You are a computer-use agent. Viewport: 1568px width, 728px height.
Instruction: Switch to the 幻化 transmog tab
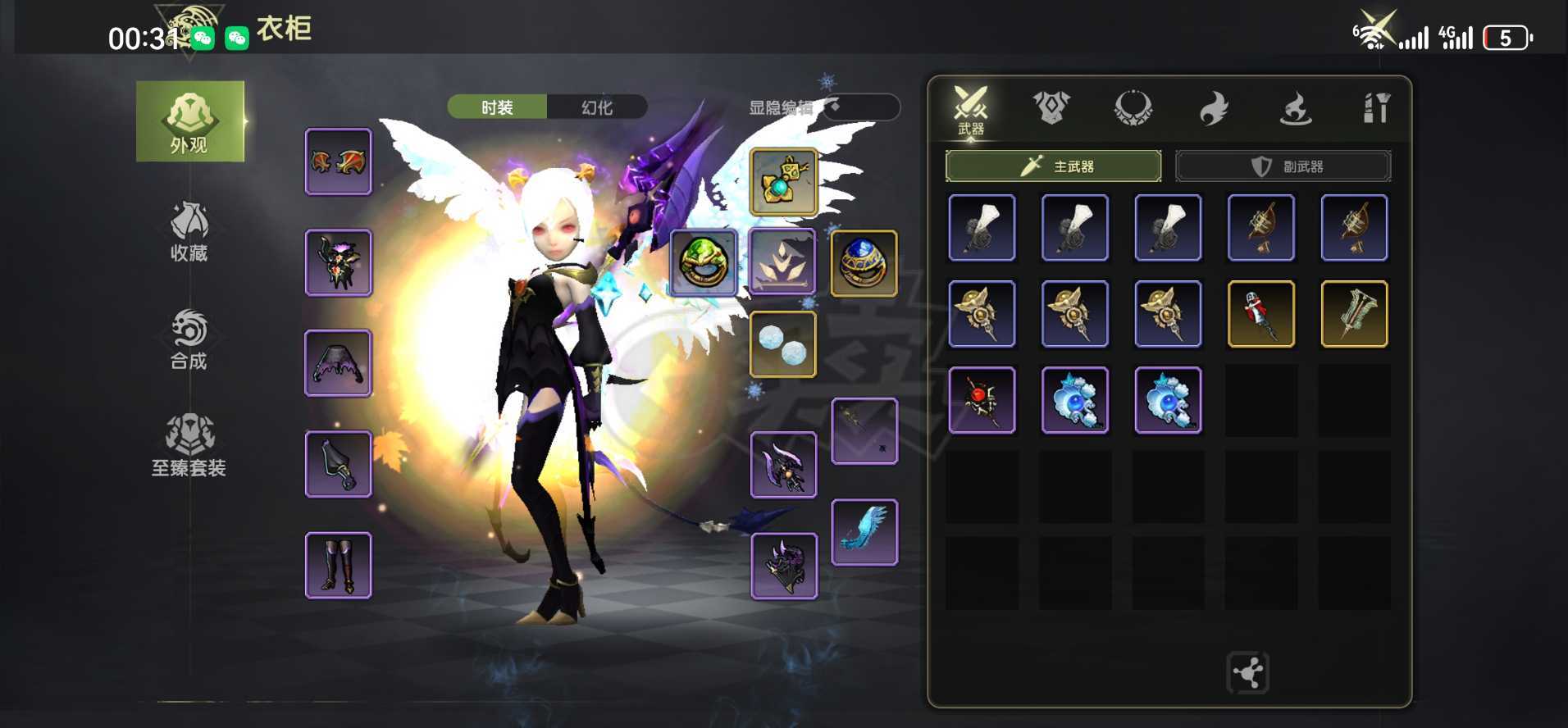click(597, 107)
